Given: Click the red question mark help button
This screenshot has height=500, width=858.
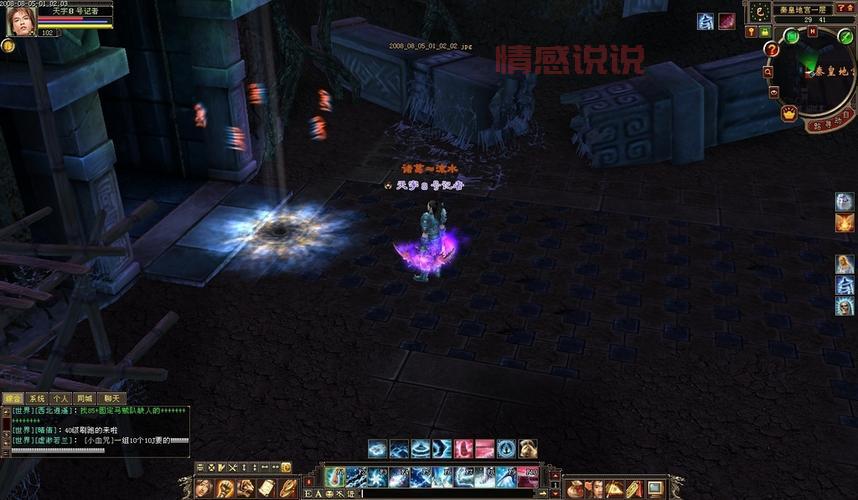Looking at the screenshot, I should coord(772,48).
